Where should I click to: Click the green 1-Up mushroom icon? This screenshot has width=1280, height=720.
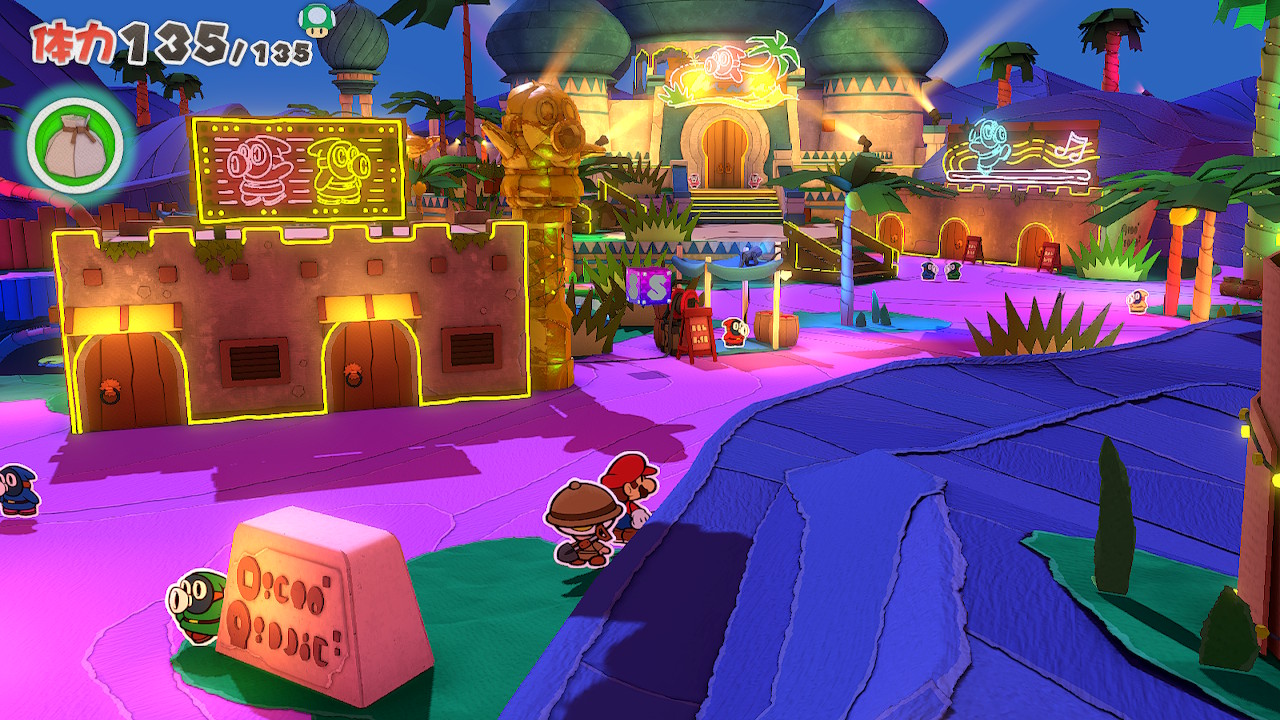point(315,20)
